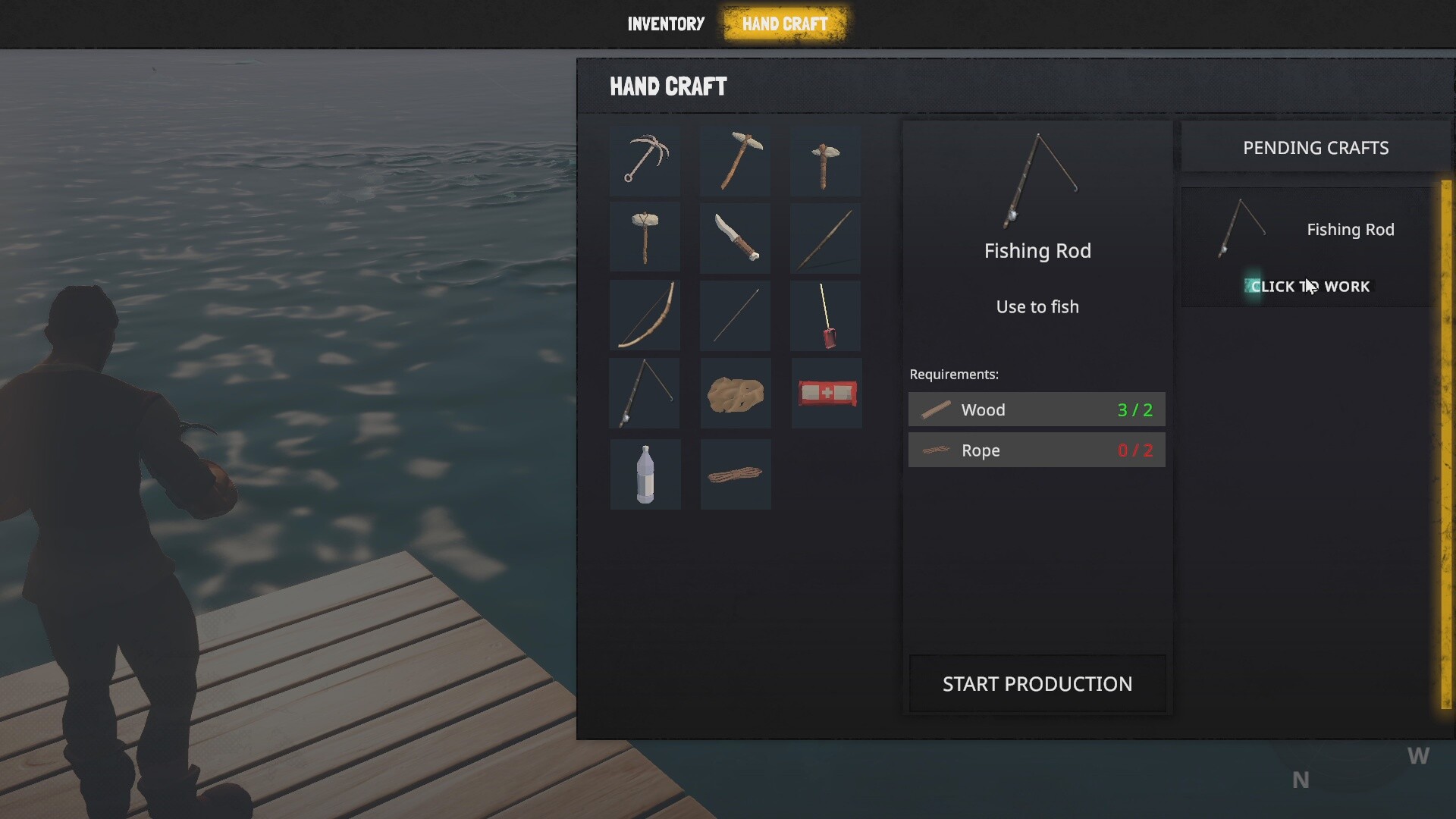The height and width of the screenshot is (819, 1456).
Task: Pick the water bottle recipe
Action: click(645, 474)
